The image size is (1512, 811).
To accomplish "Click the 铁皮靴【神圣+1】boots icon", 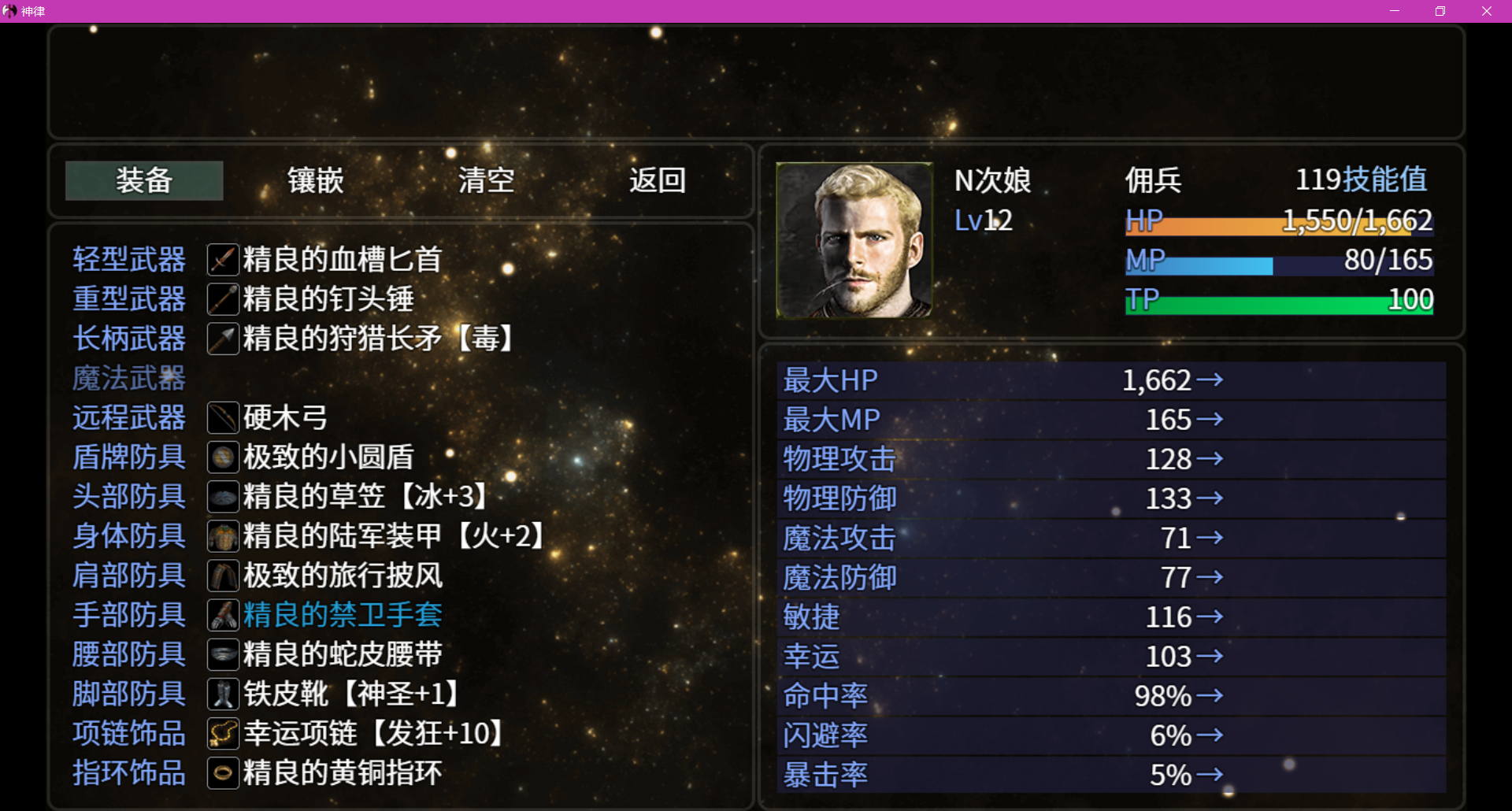I will pos(223,694).
